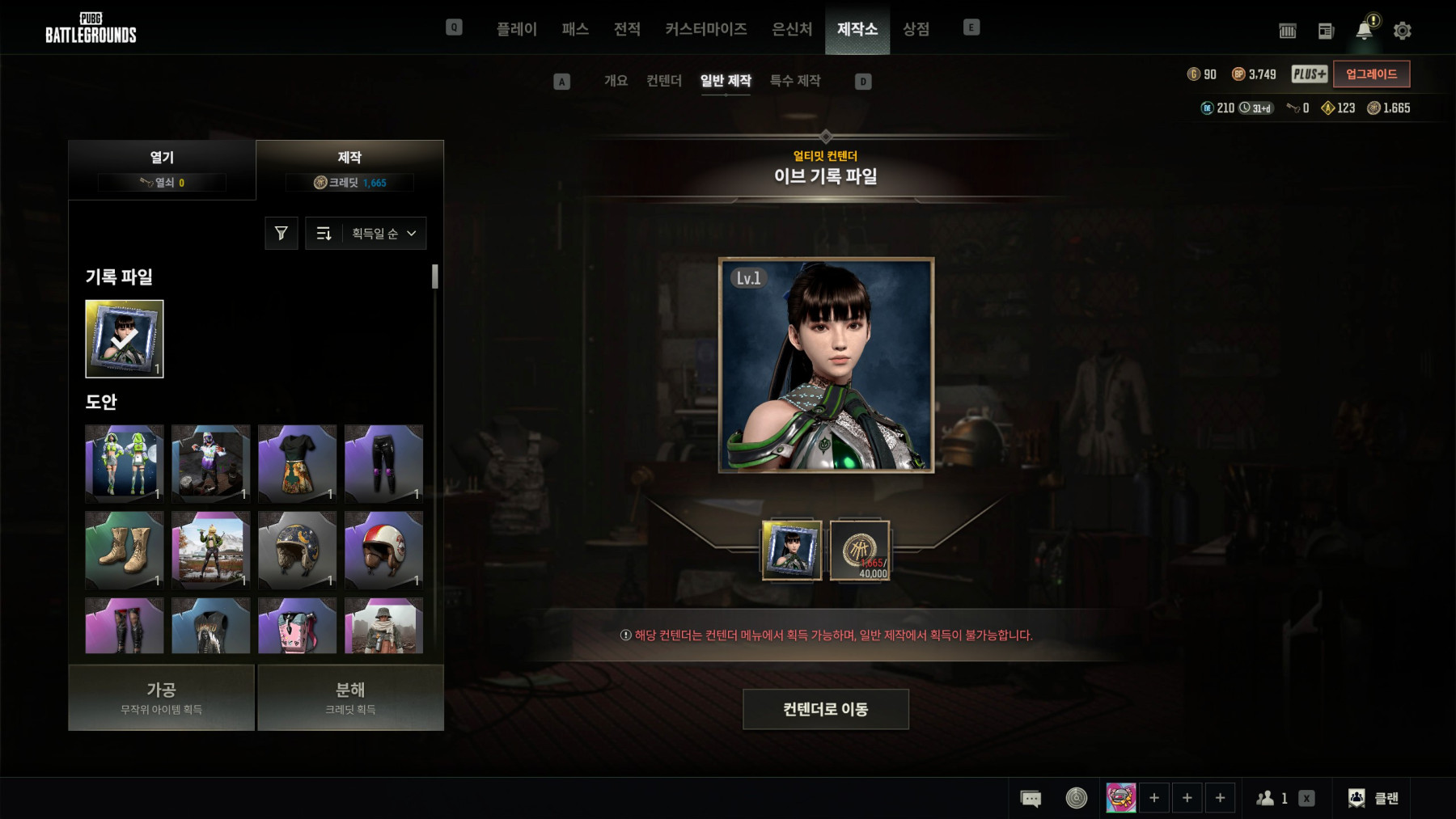Open the 획득일 순 sort dropdown
The image size is (1456, 819).
[x=383, y=234]
